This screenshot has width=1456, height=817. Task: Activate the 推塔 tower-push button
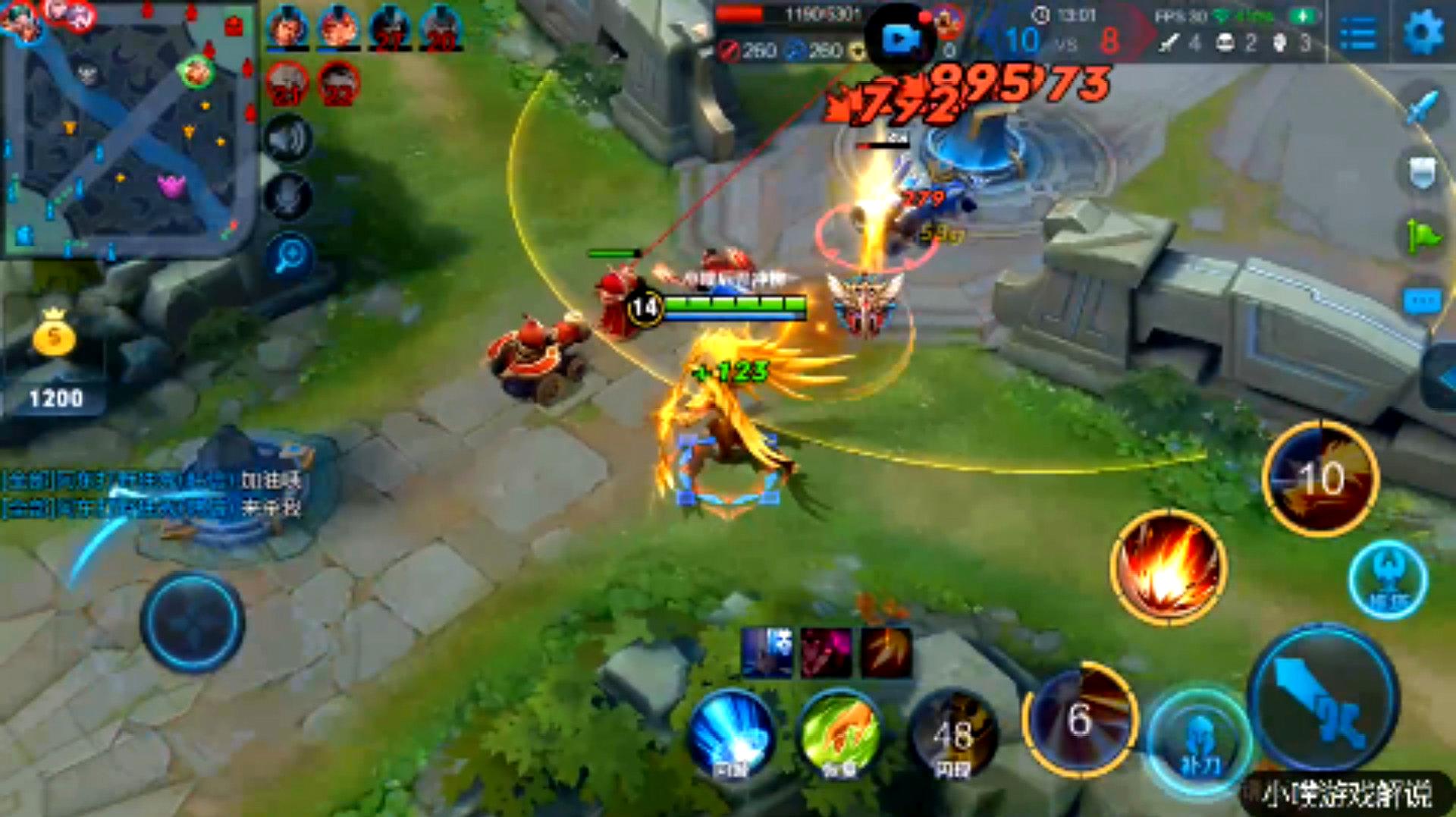pyautogui.click(x=1388, y=580)
